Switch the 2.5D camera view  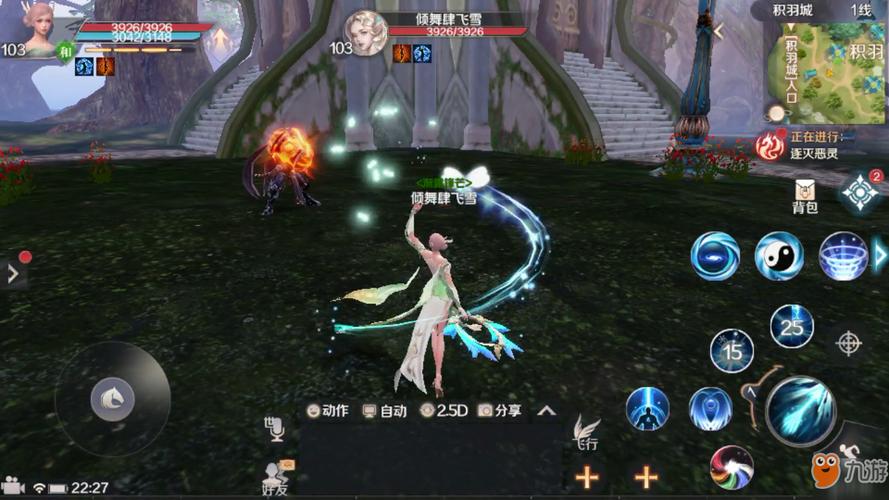444,410
